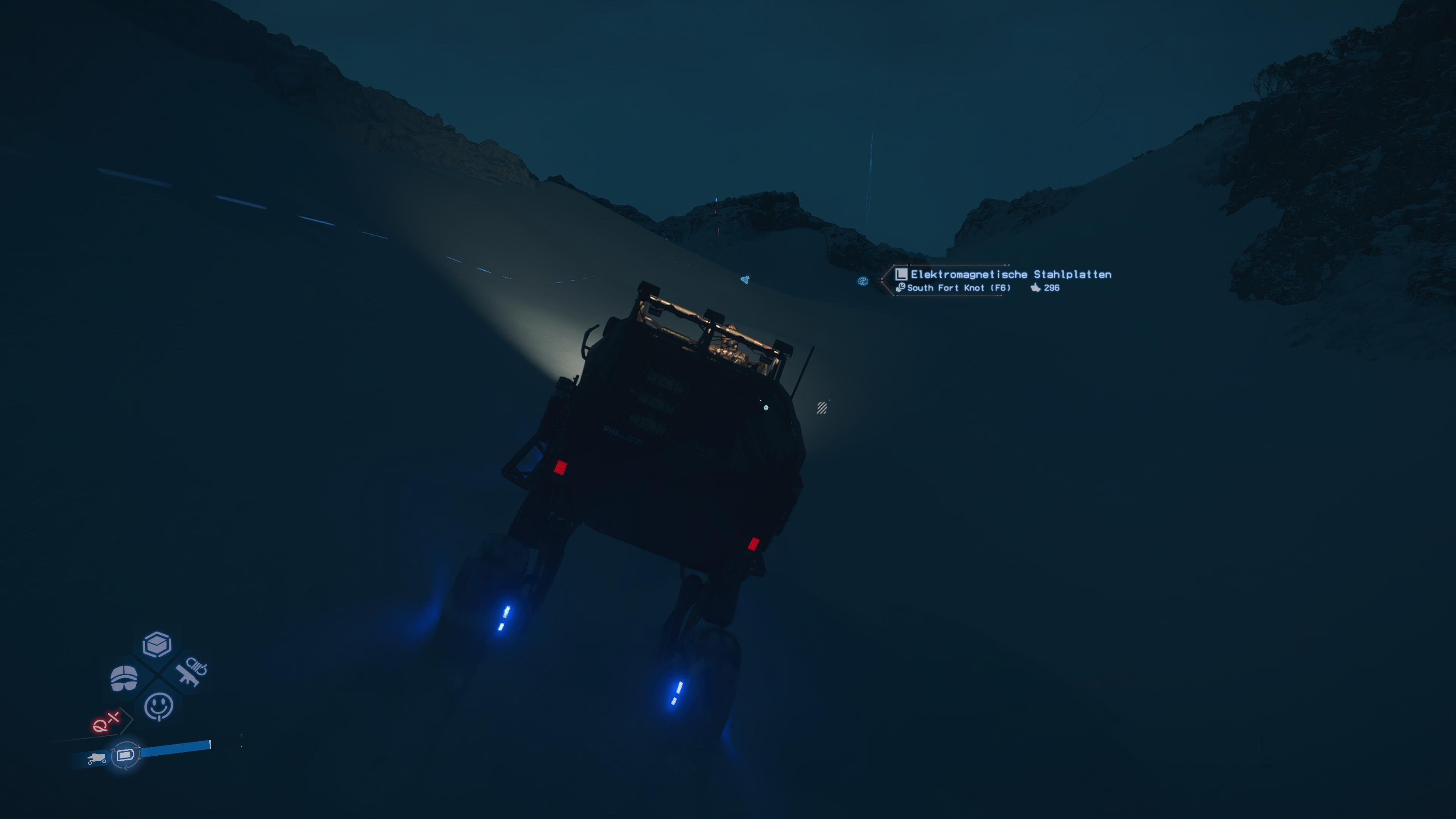
Task: Click the vehicle icon next to the fuel bar
Action: coord(97,758)
